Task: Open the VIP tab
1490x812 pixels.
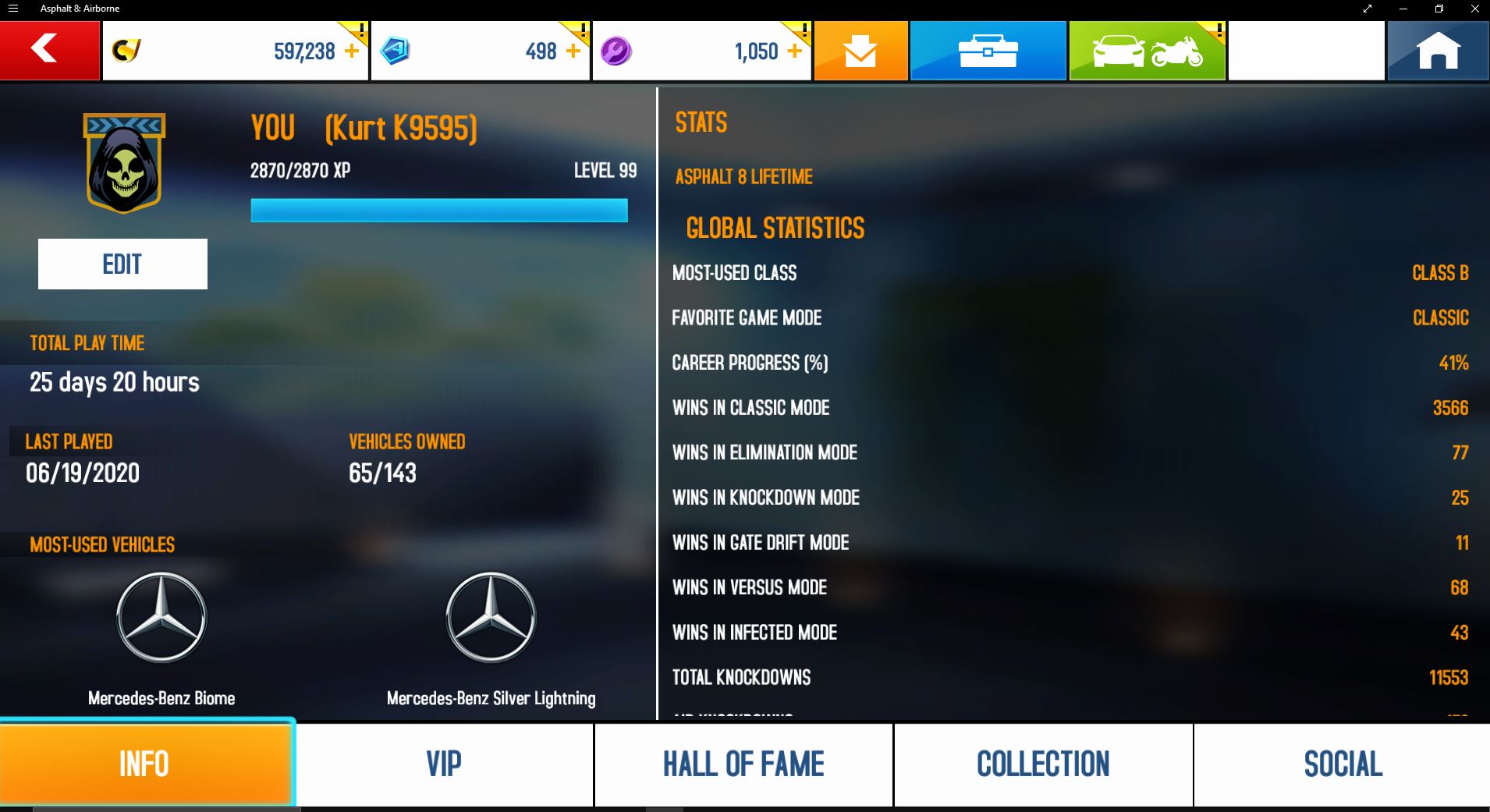Action: [444, 764]
